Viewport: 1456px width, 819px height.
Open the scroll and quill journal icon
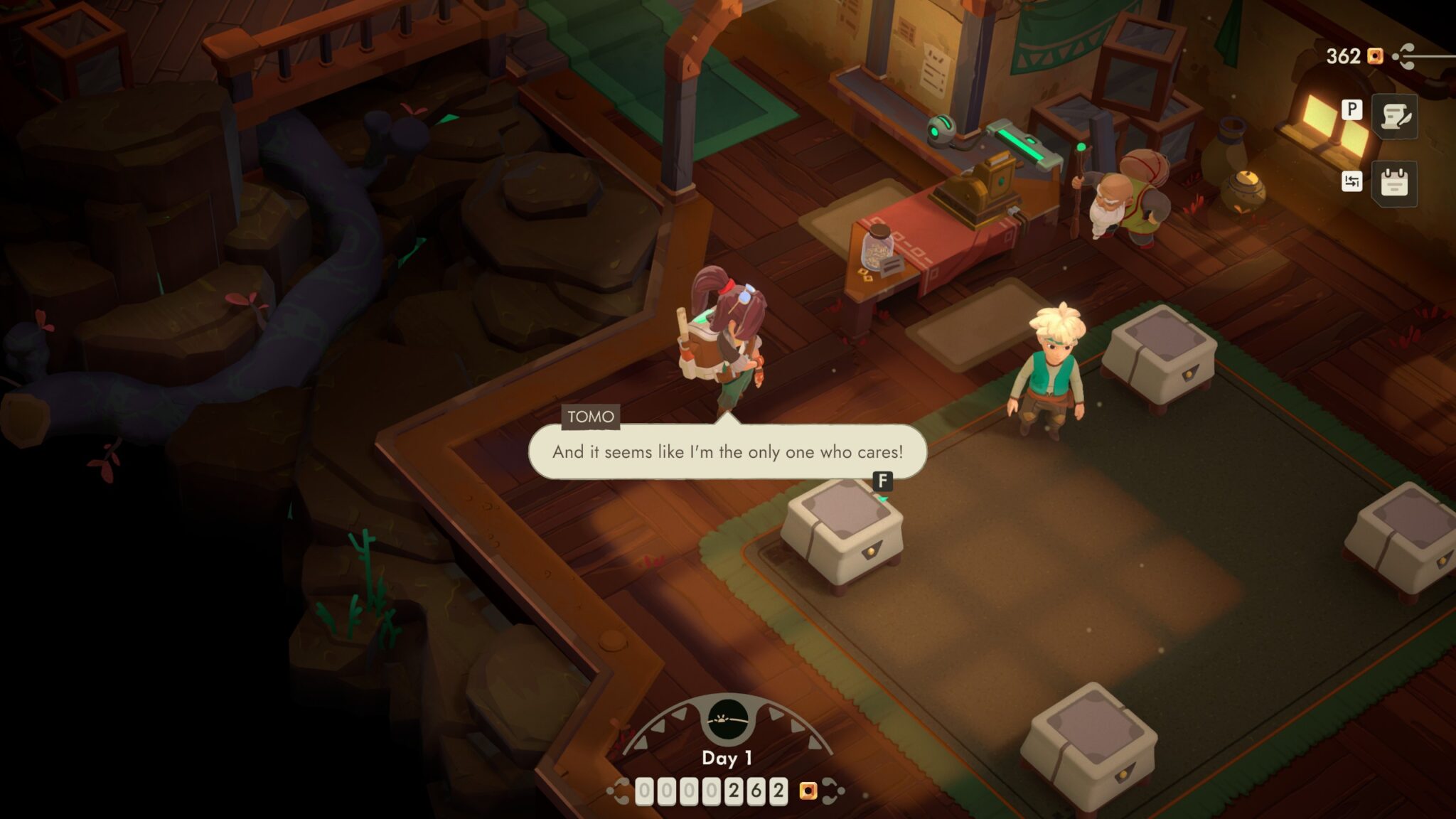(x=1394, y=117)
